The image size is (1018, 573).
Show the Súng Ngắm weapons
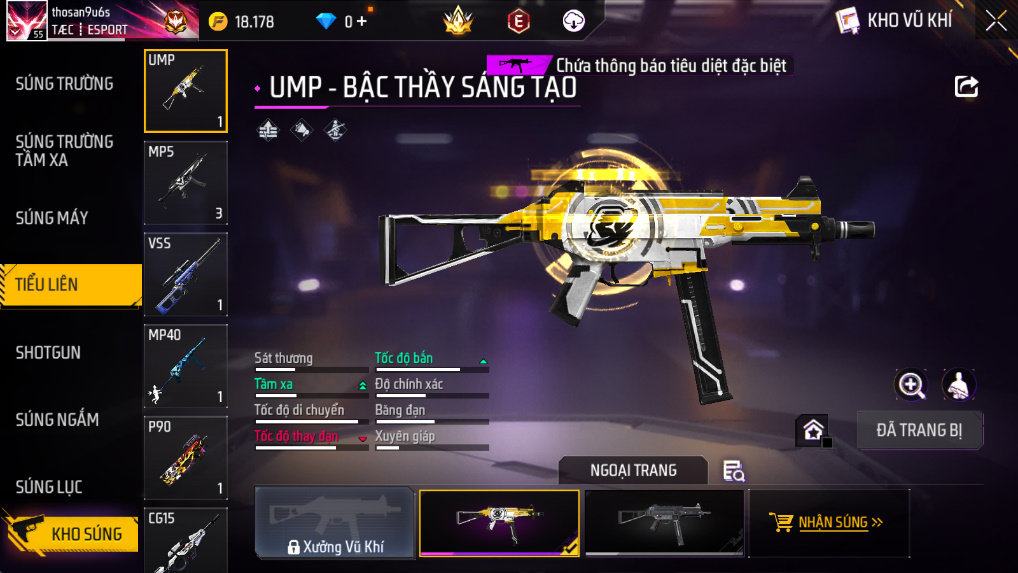57,419
